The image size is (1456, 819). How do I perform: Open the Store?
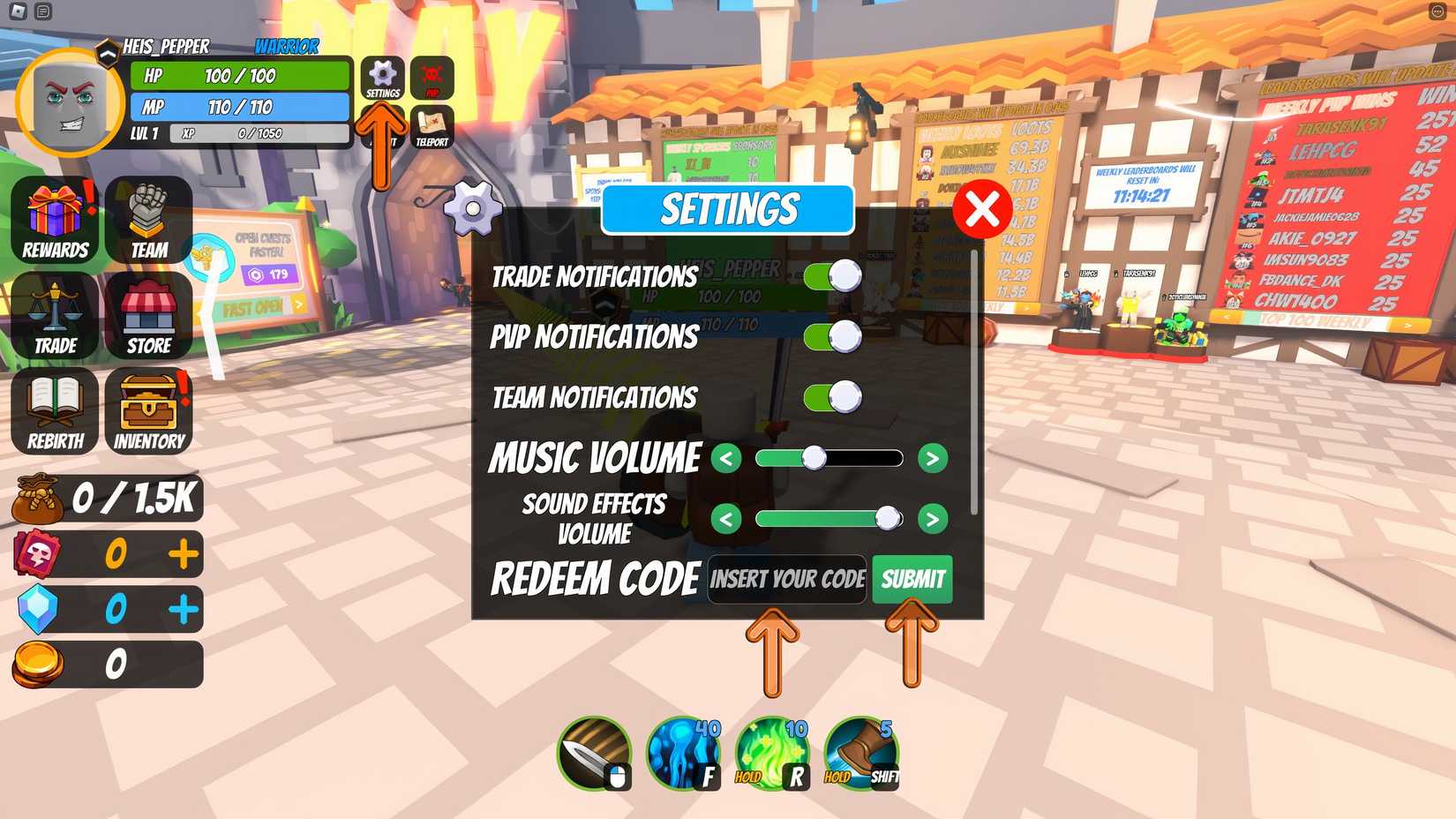point(146,314)
